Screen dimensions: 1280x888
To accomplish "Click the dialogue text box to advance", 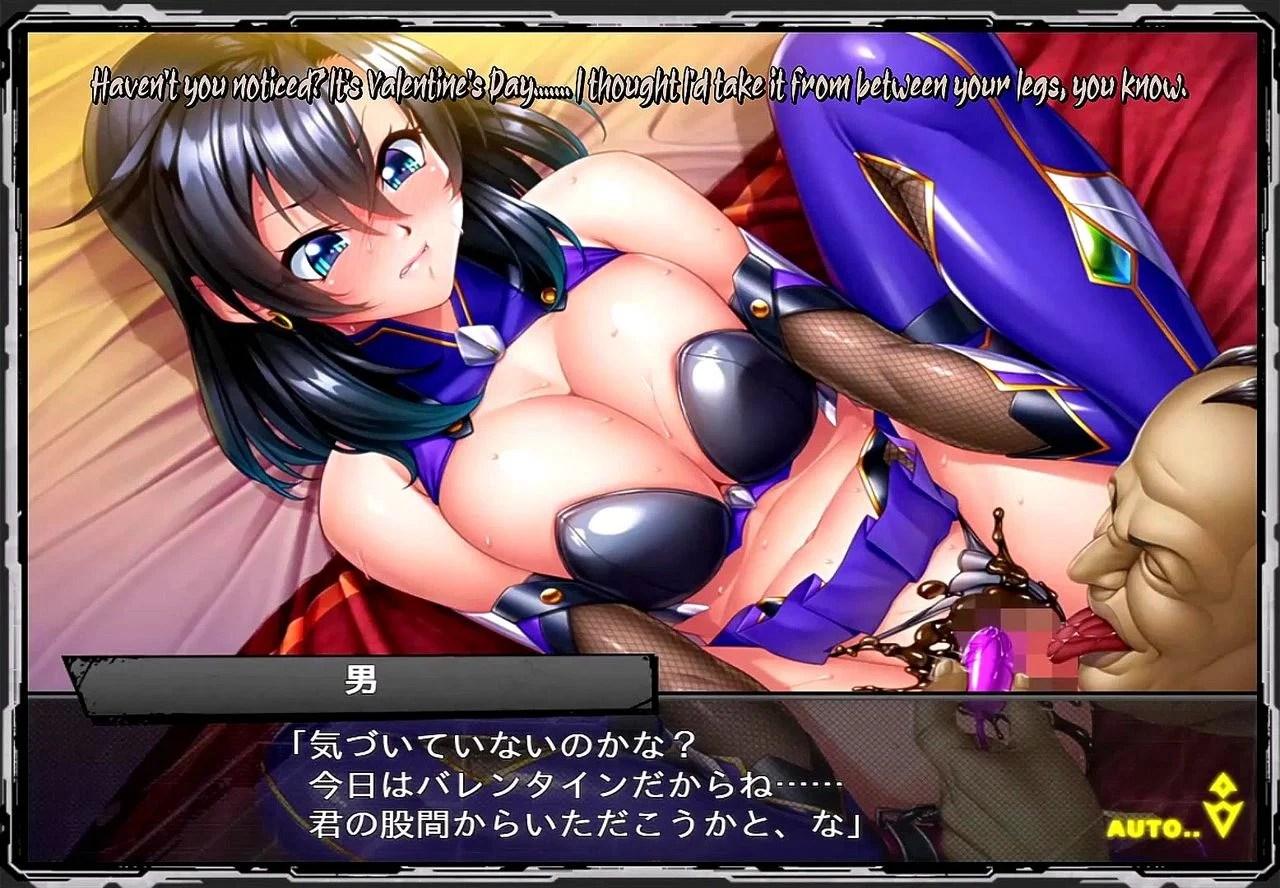I will click(575, 787).
